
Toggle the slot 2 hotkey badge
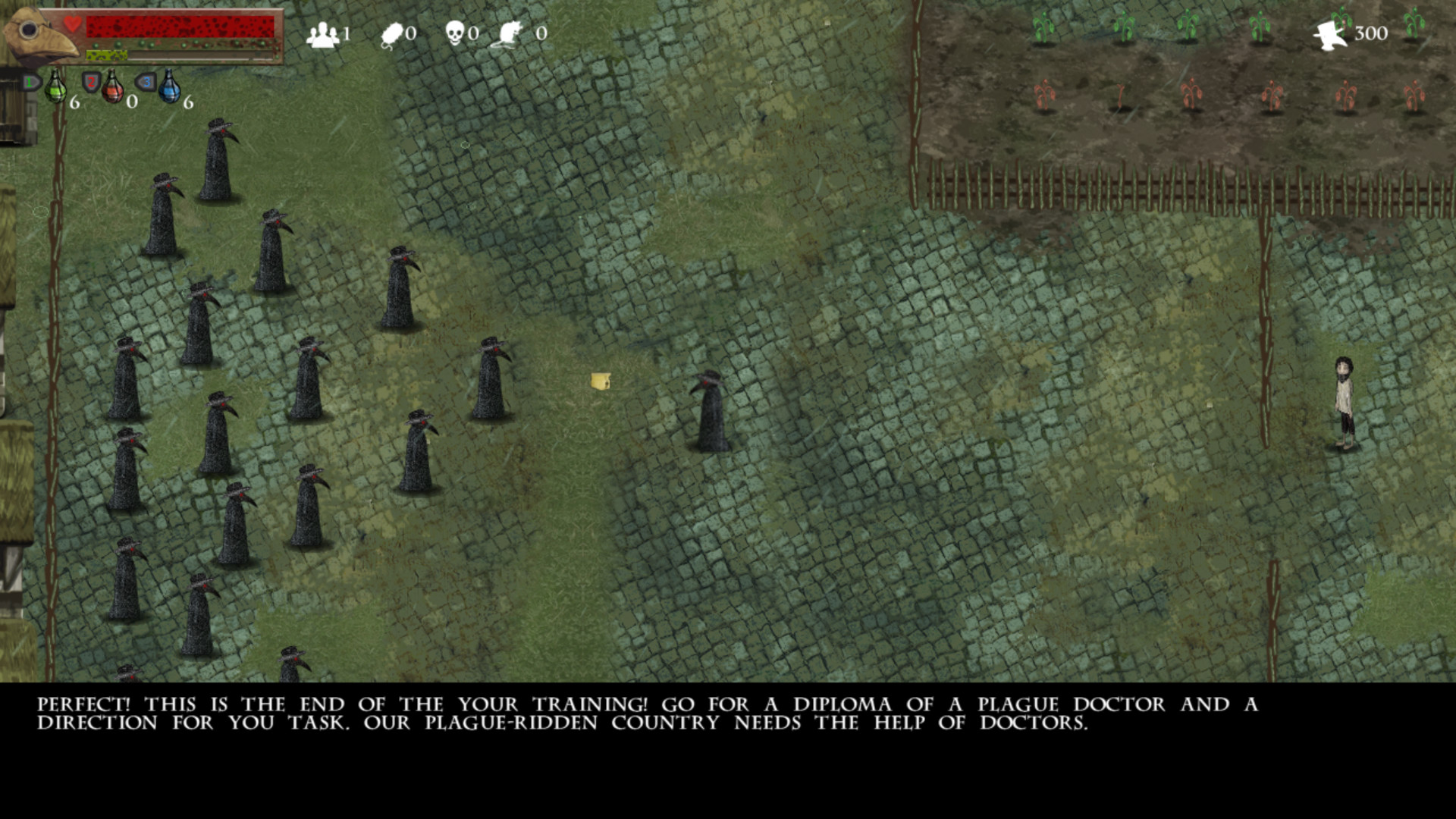click(x=91, y=82)
